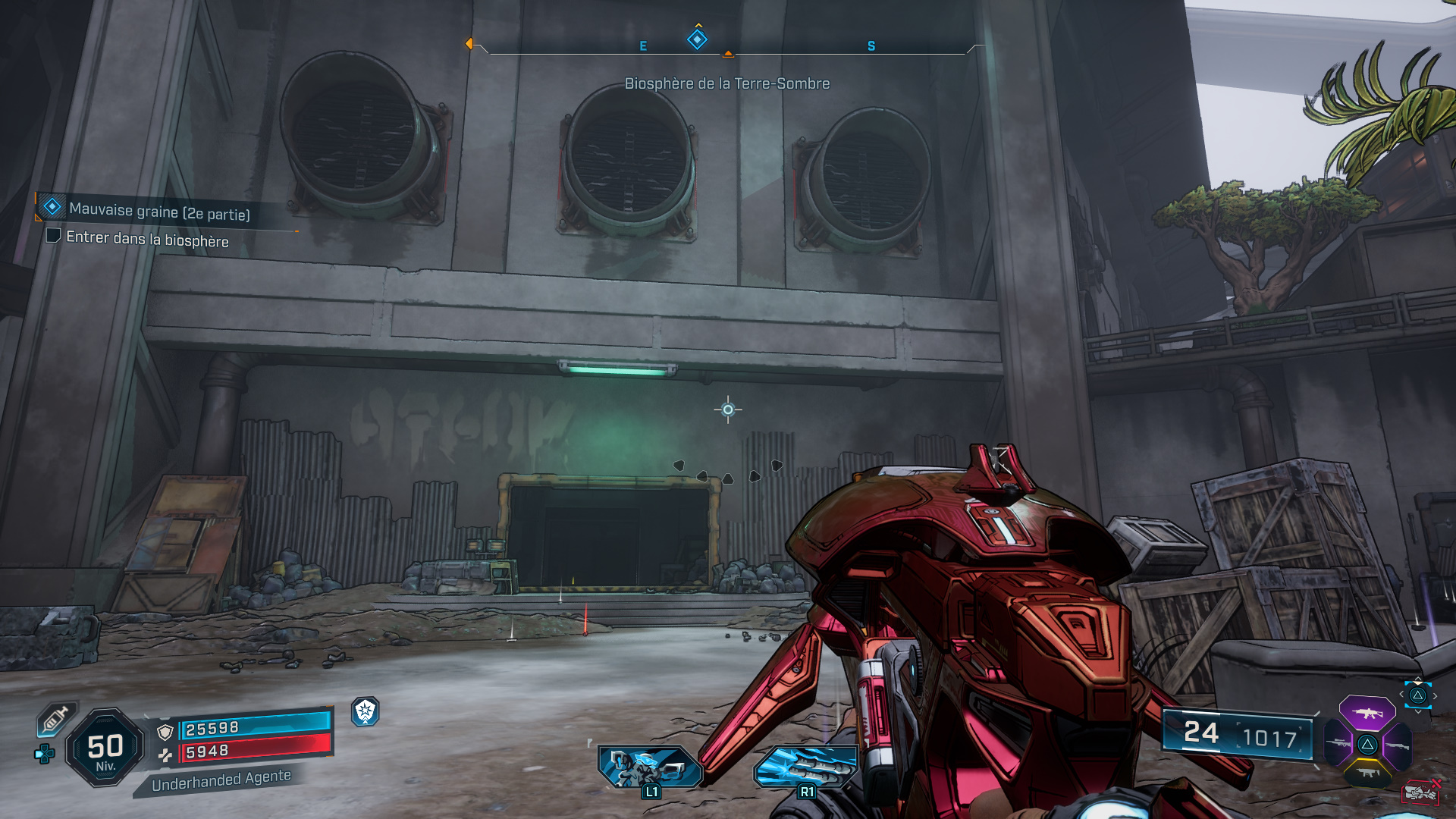Select the assault rifle icon on the weapon wheel

1367,714
